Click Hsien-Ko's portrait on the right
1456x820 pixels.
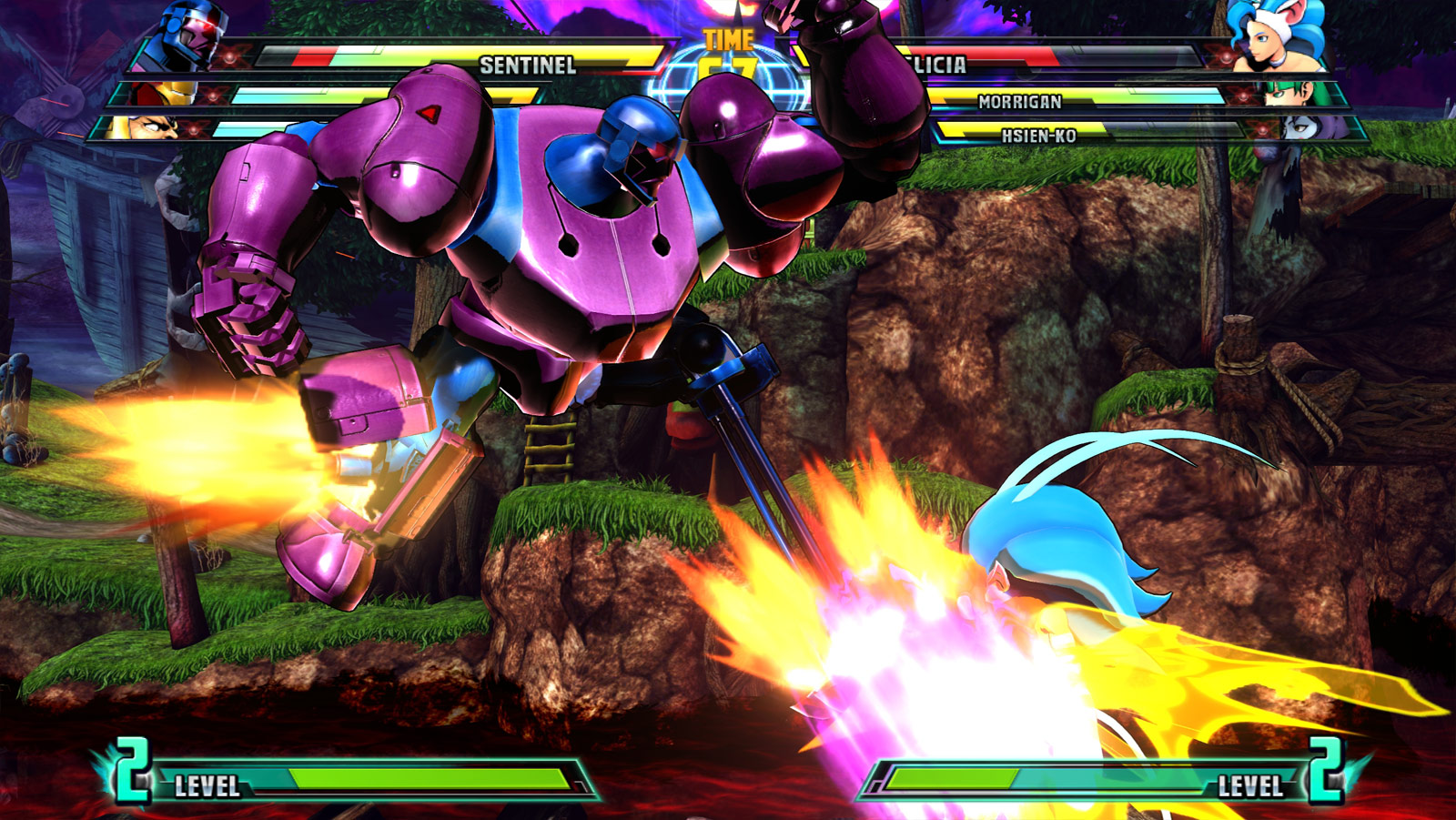[x=1303, y=127]
